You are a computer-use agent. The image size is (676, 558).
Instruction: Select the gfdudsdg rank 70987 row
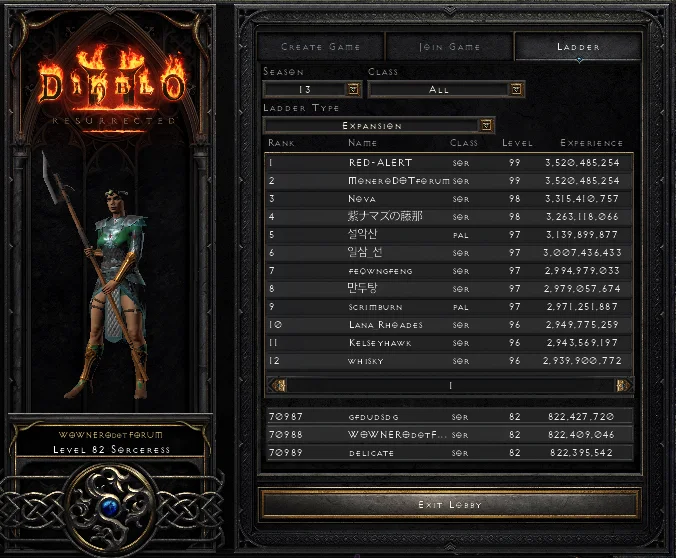click(449, 416)
